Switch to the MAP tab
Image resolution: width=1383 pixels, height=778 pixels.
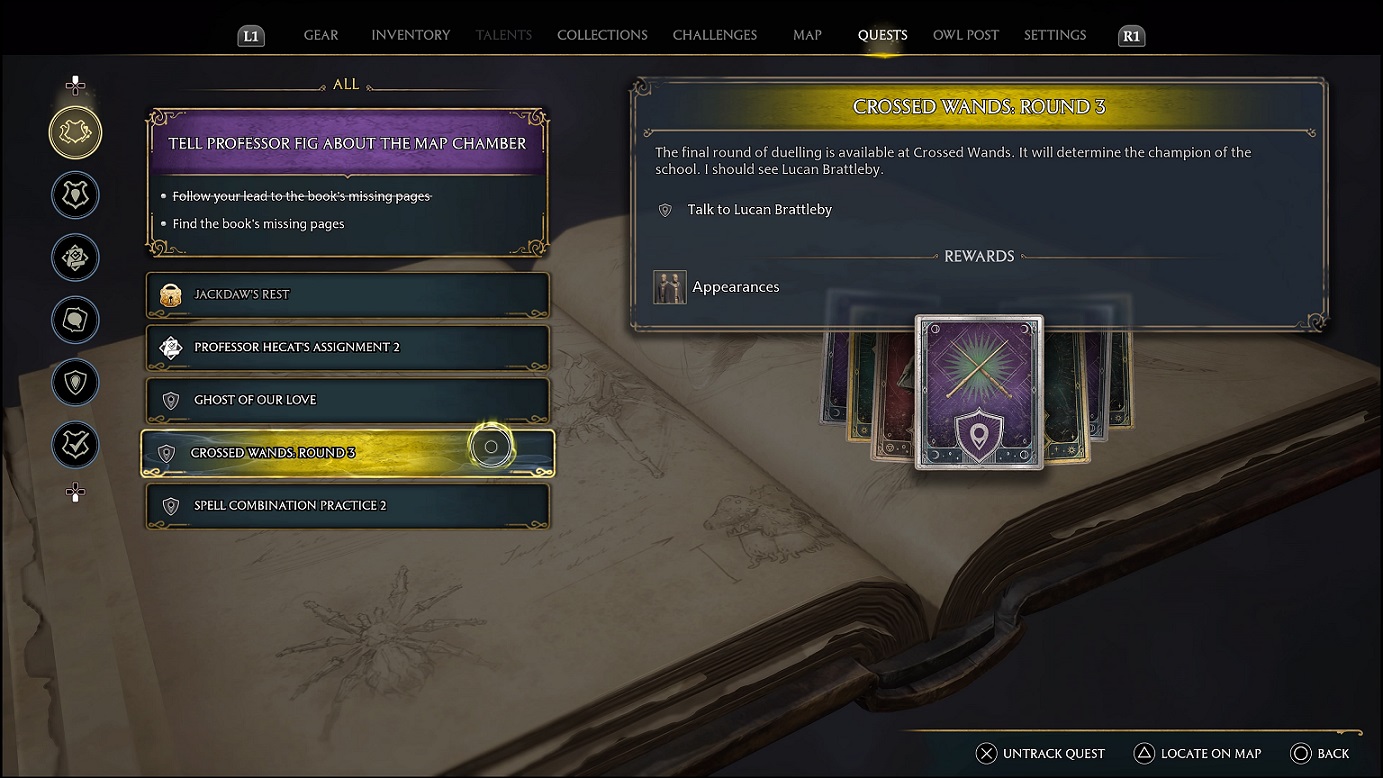(807, 35)
